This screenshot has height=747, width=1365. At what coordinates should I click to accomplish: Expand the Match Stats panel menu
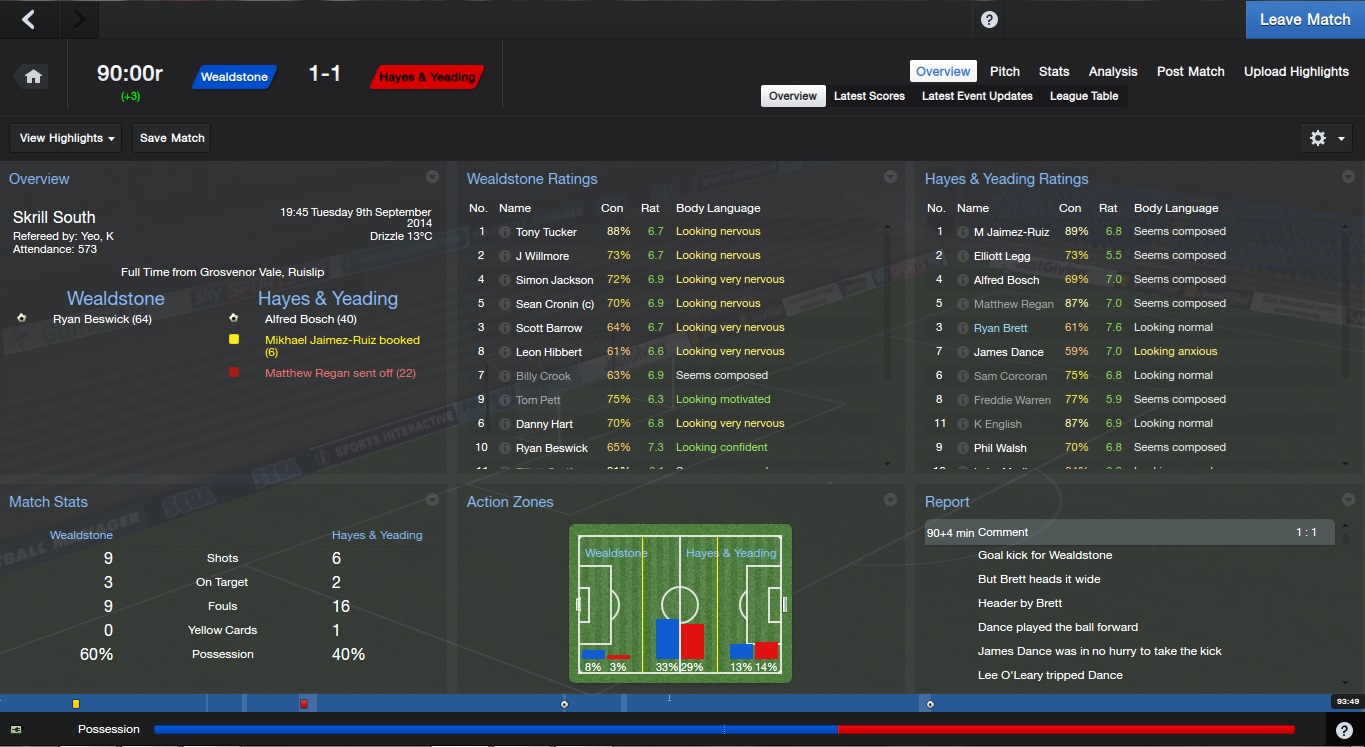coord(432,500)
